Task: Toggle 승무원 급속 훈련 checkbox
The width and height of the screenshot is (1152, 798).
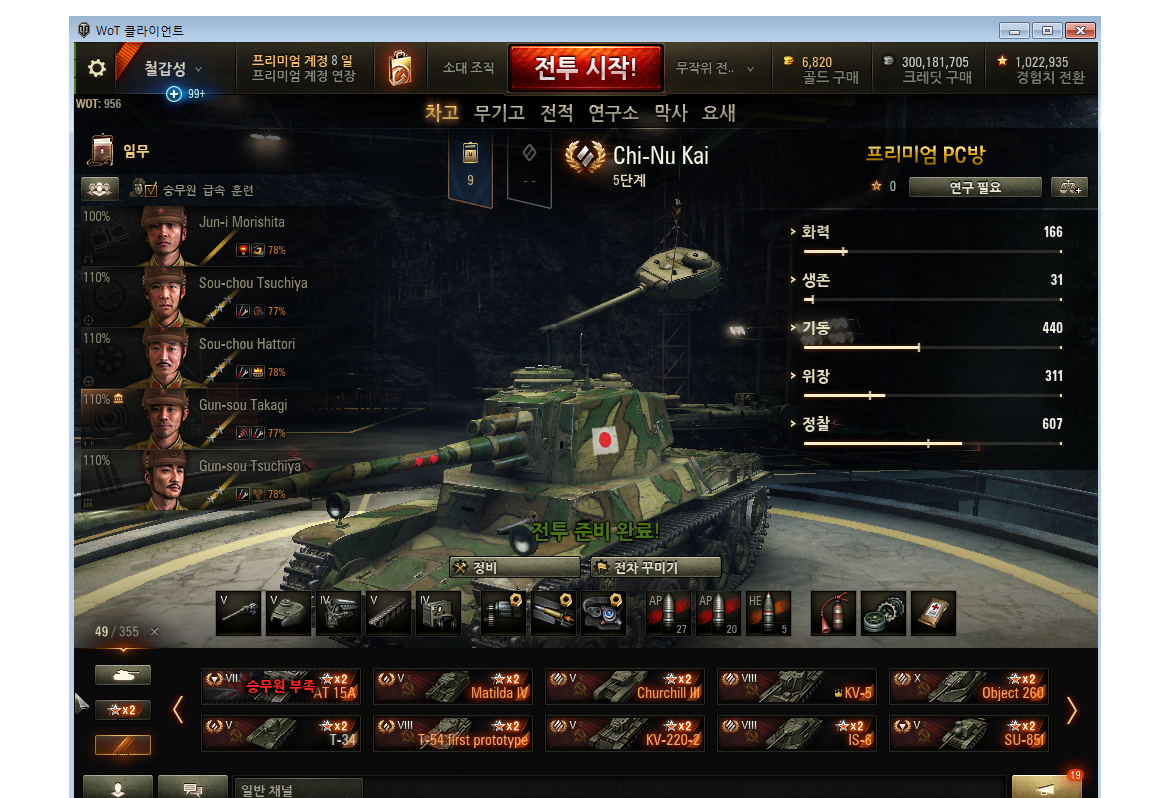Action: [x=152, y=190]
